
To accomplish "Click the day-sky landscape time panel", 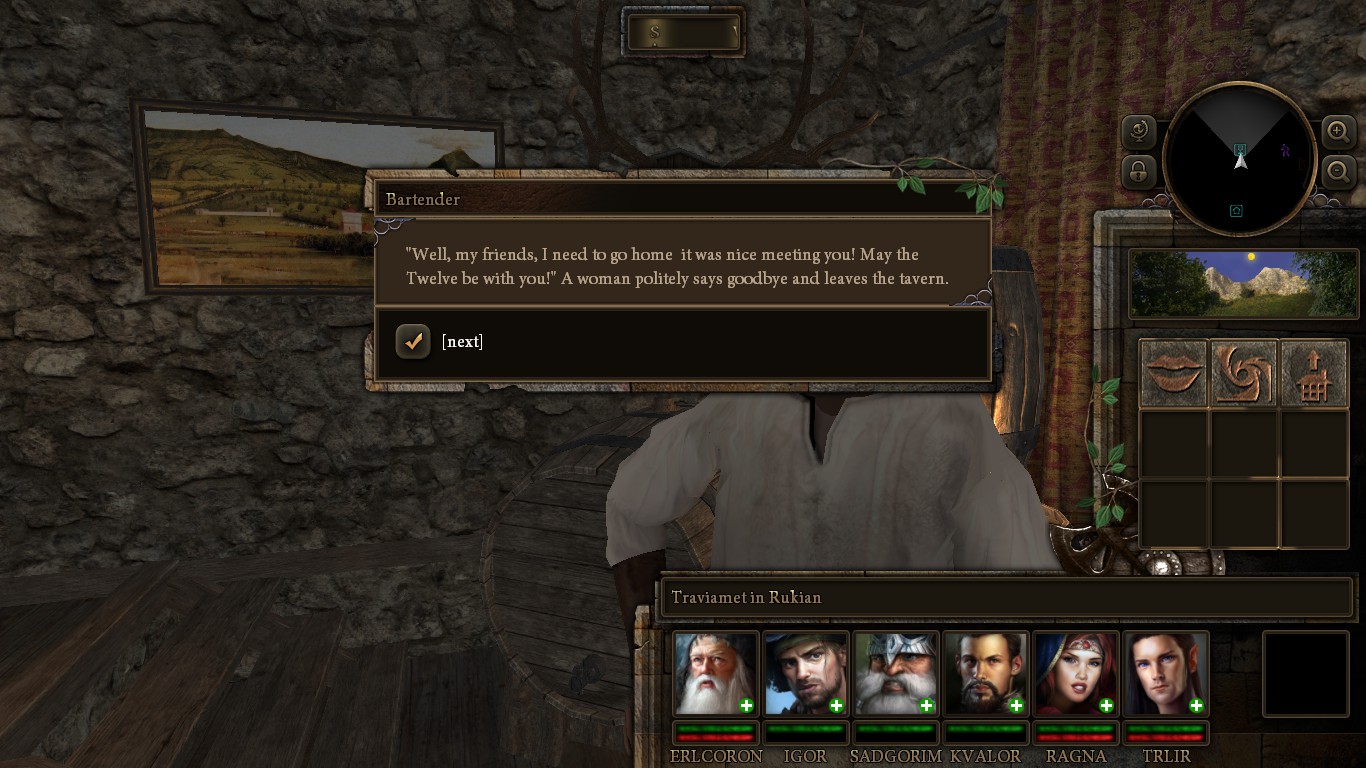I will point(1243,284).
